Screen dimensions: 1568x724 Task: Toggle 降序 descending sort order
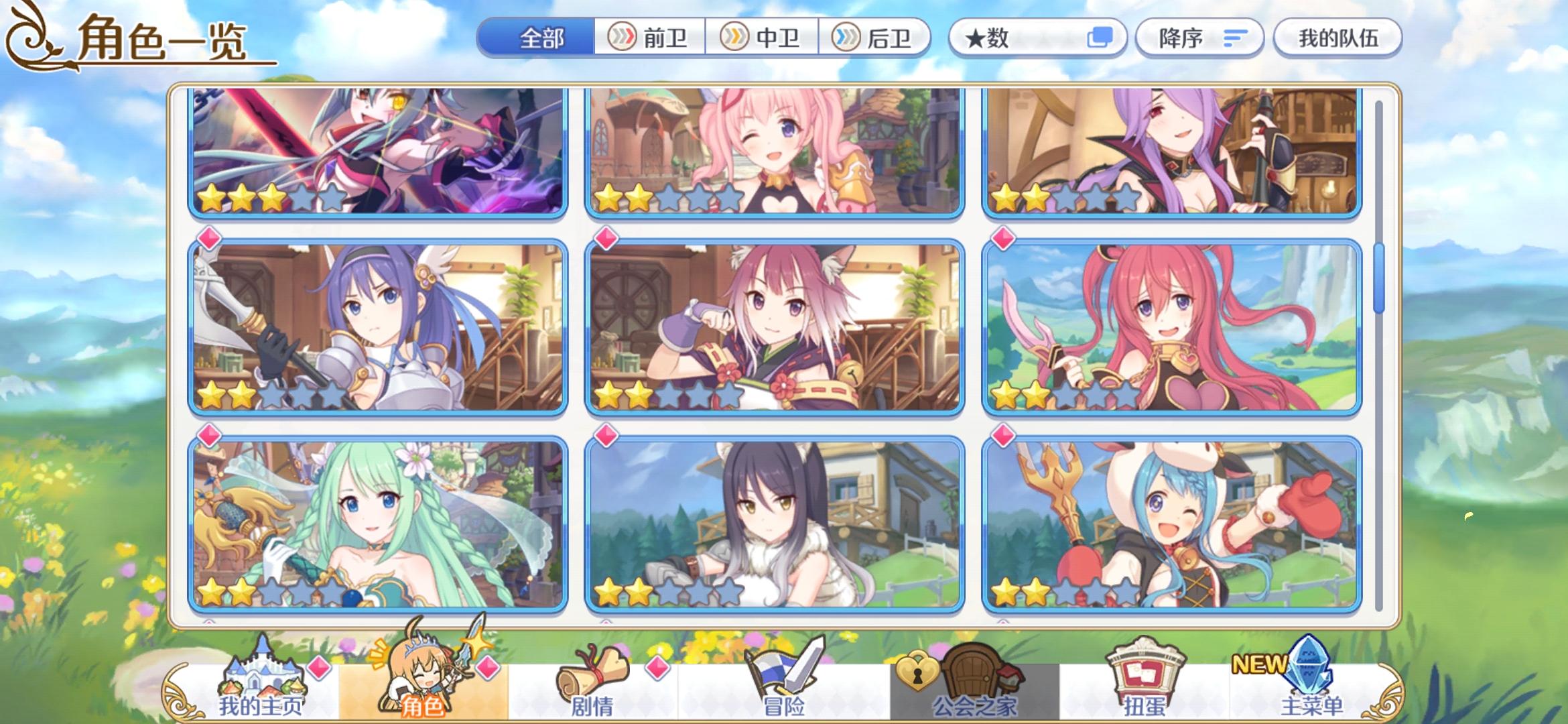click(x=1199, y=38)
